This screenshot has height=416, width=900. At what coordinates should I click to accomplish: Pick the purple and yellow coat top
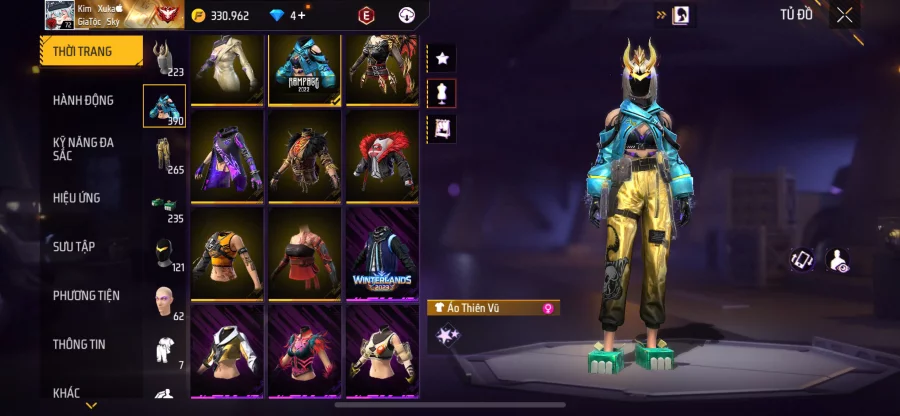(x=227, y=156)
